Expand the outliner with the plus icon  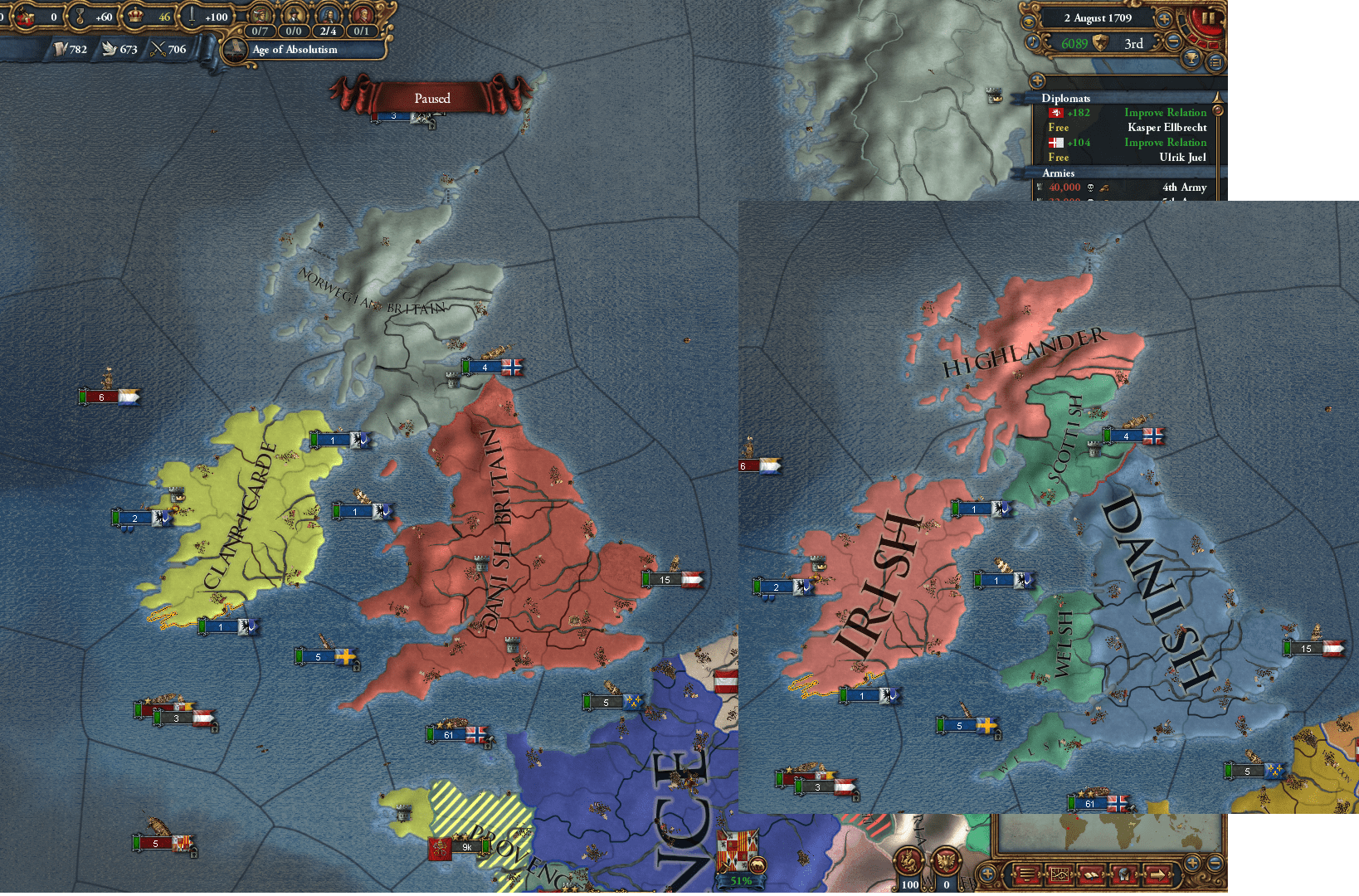(x=1037, y=80)
